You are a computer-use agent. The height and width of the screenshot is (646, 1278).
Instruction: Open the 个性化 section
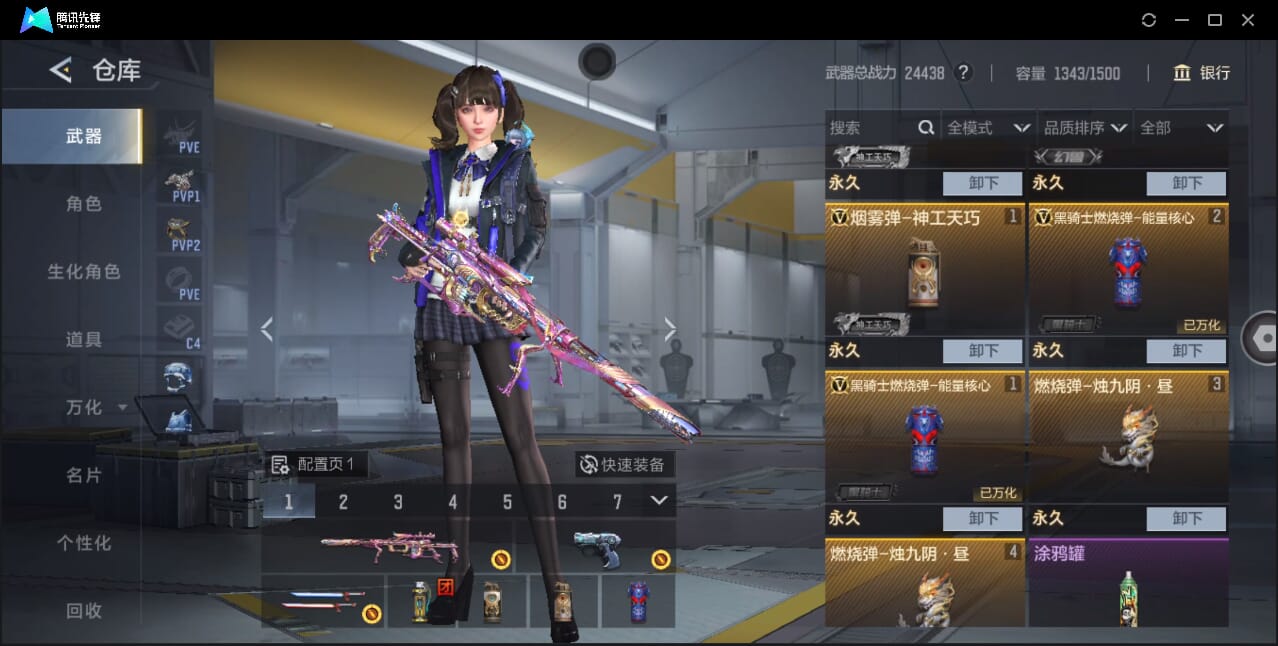[84, 543]
